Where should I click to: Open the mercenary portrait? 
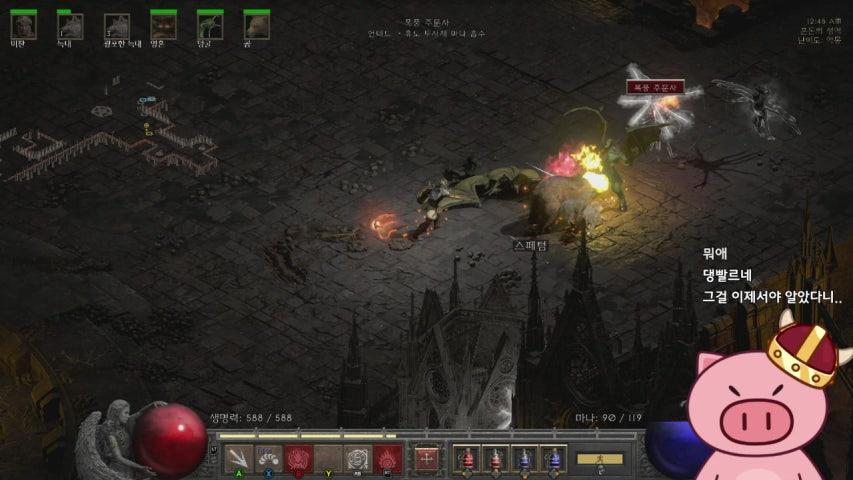coord(24,24)
